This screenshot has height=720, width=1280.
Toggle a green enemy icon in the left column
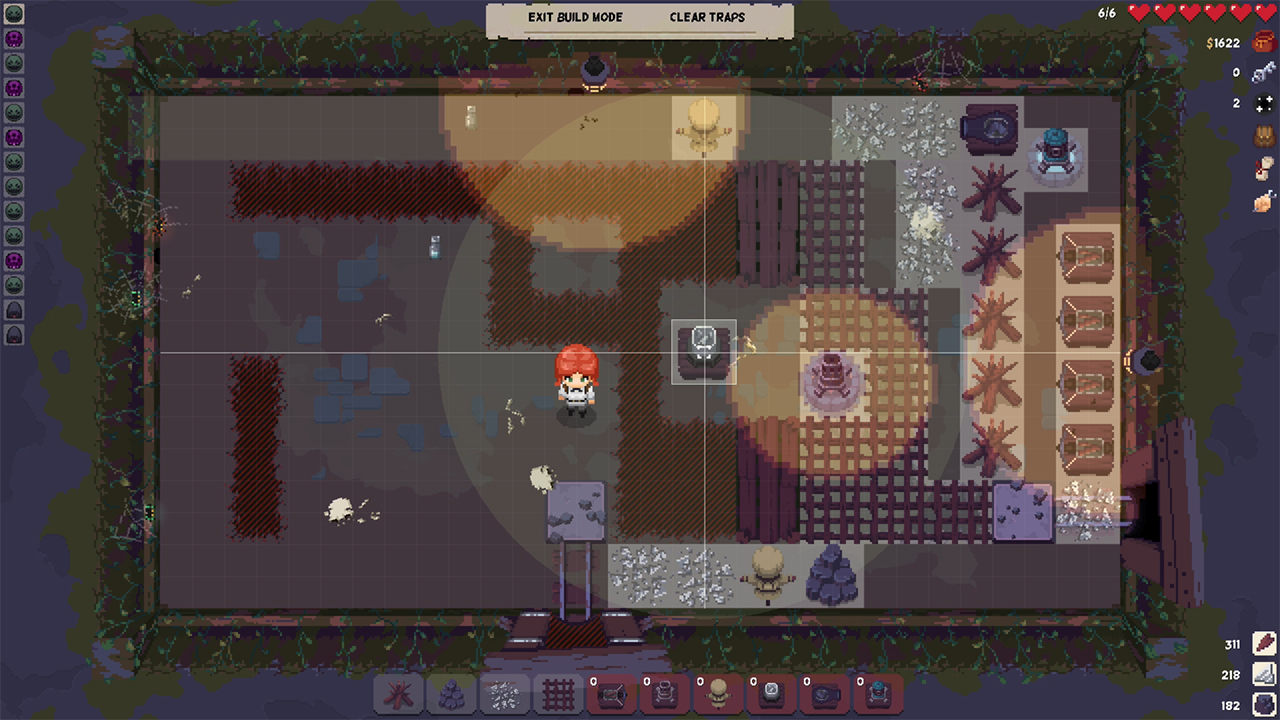[x=14, y=62]
